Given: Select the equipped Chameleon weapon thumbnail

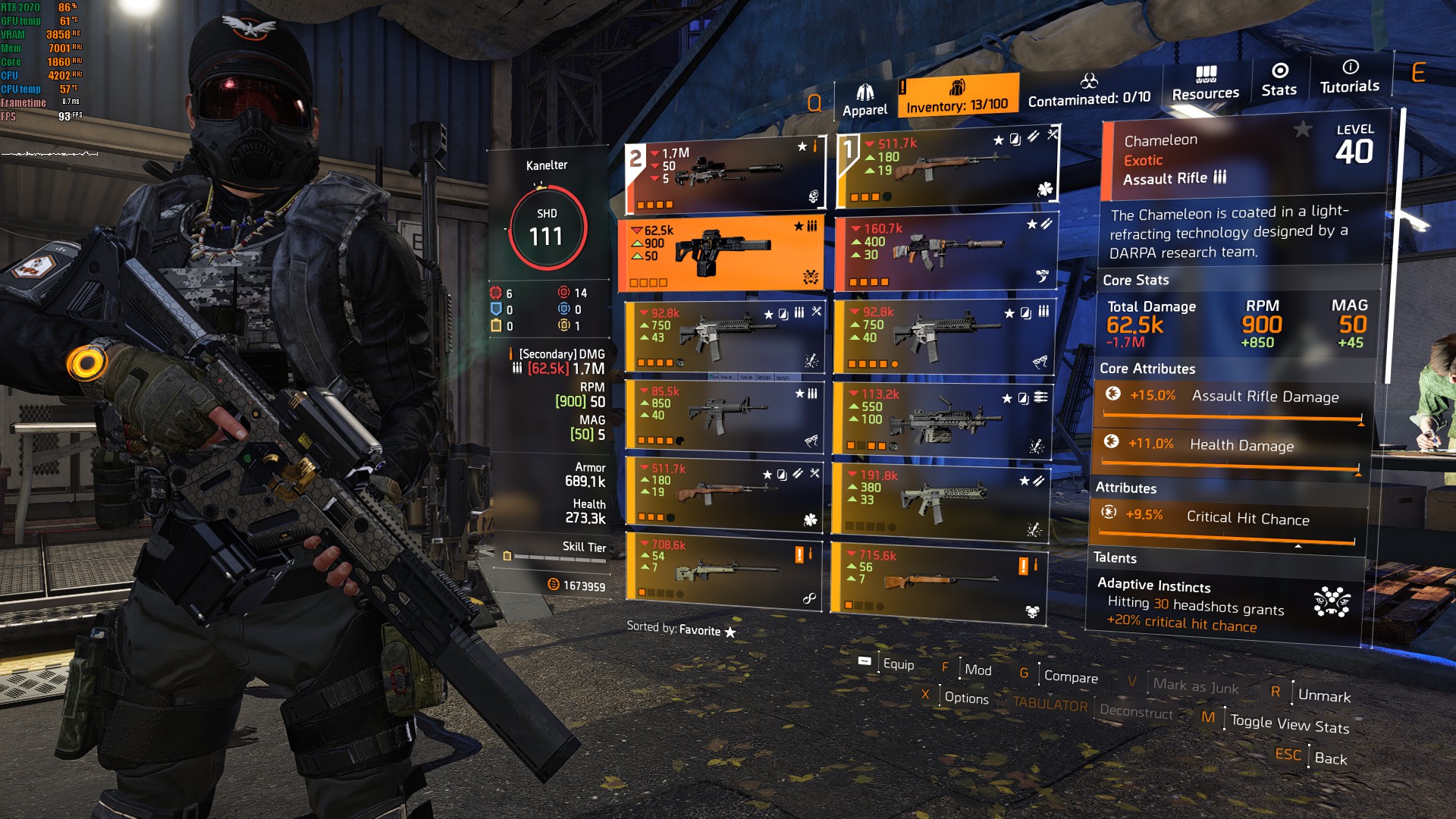Looking at the screenshot, I should click(x=726, y=250).
